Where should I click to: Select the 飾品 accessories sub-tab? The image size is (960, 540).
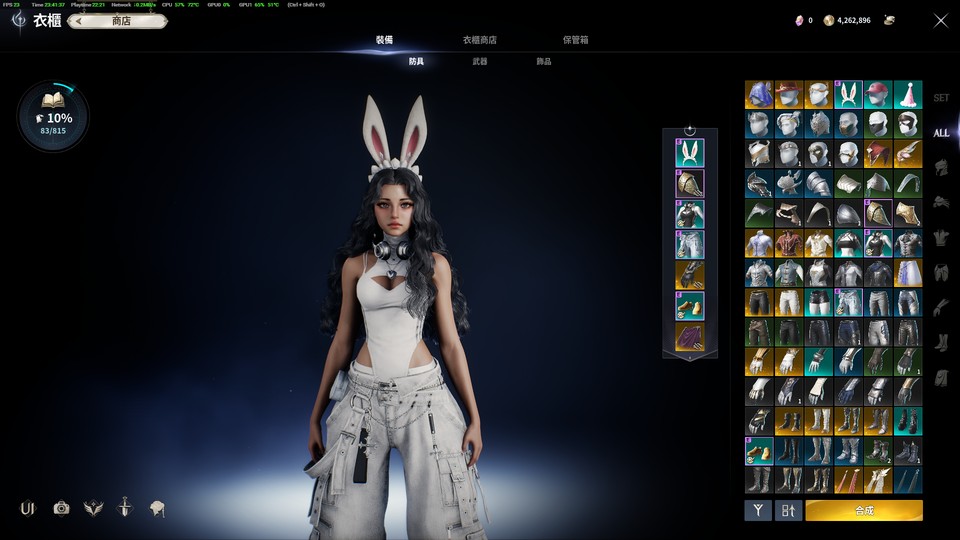click(x=543, y=62)
